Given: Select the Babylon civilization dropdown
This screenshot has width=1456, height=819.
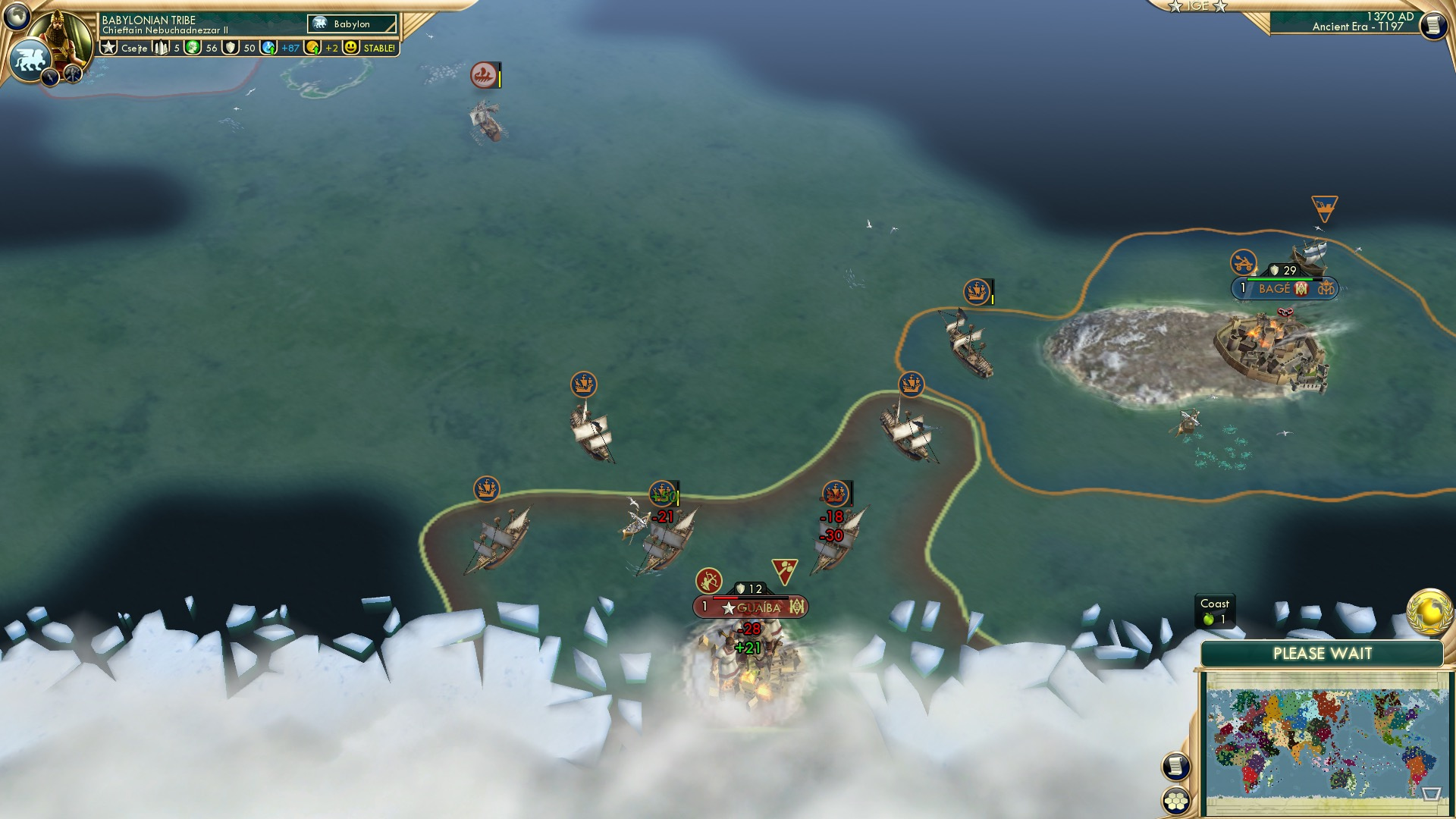Looking at the screenshot, I should coord(352,24).
